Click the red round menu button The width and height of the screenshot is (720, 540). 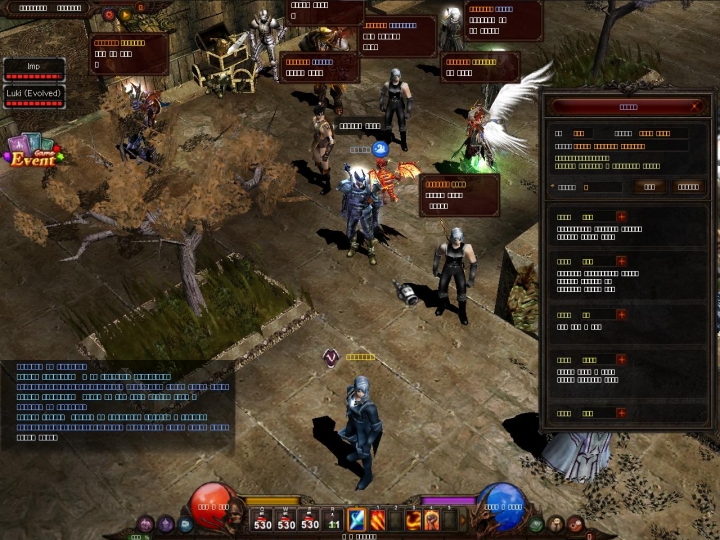point(575,524)
